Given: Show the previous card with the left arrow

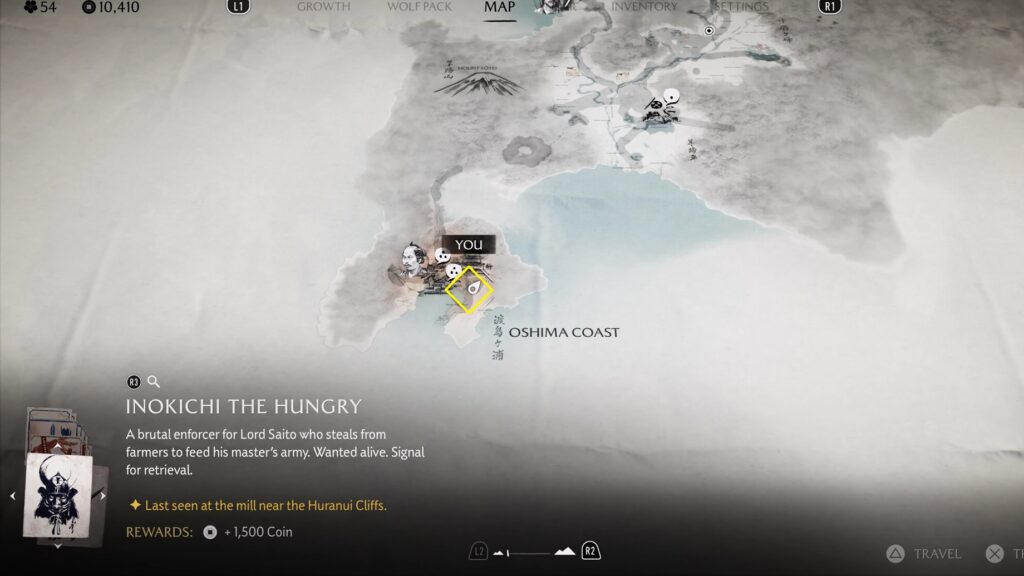Looking at the screenshot, I should point(11,495).
